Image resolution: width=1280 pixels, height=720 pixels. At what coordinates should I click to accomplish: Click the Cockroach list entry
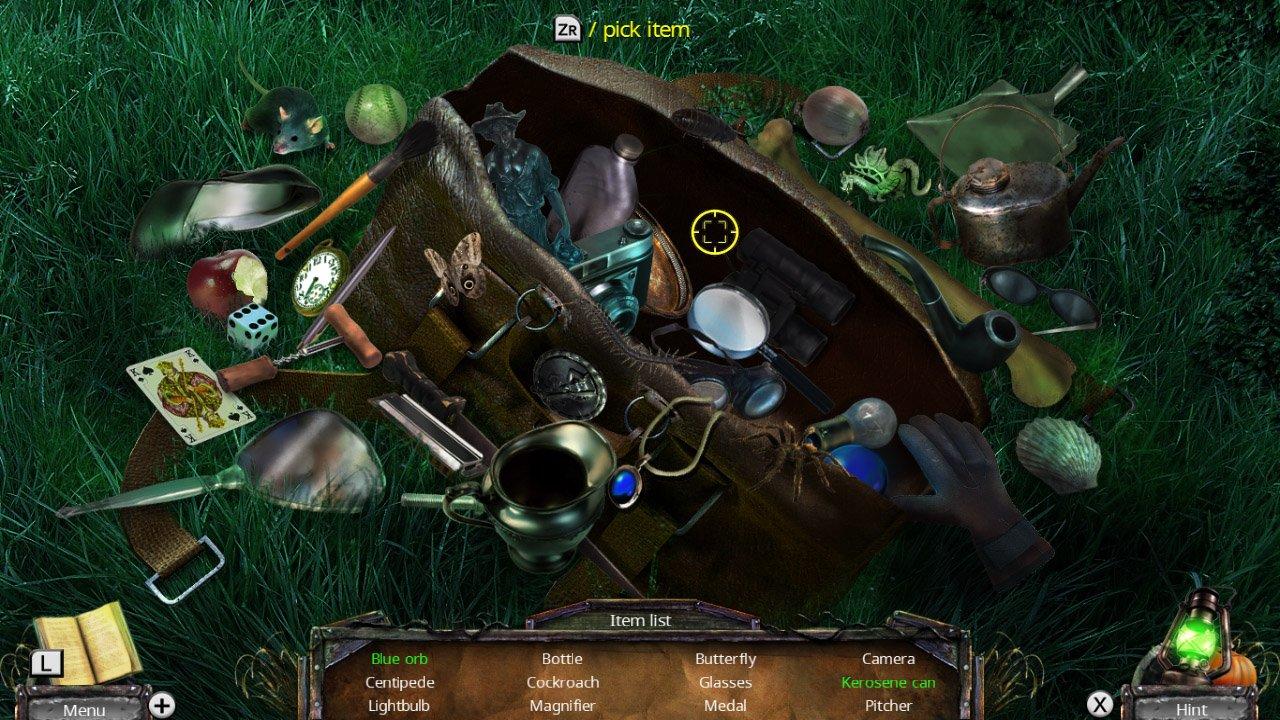(562, 683)
